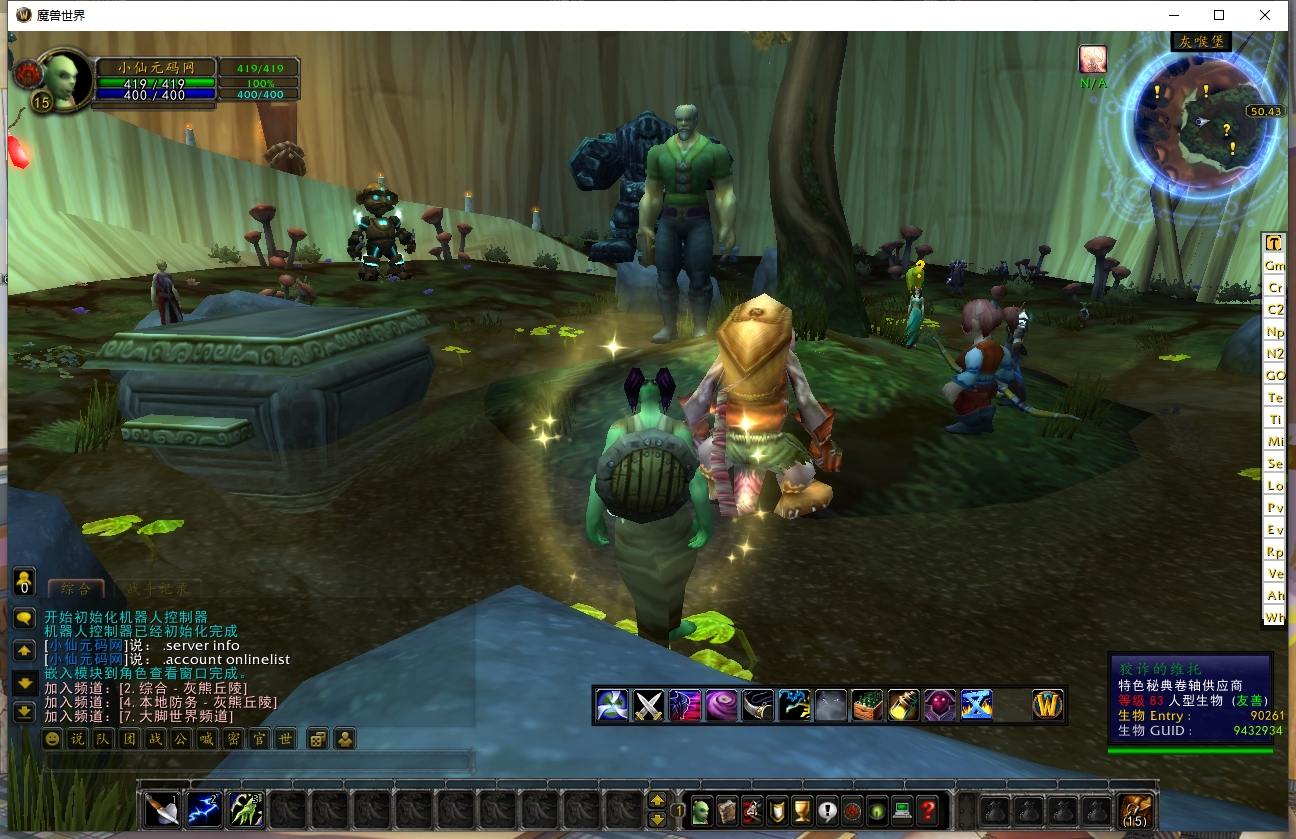Cast the lightning bolt spell in slot 2
Viewport: 1296px width, 839px height.
[x=204, y=809]
